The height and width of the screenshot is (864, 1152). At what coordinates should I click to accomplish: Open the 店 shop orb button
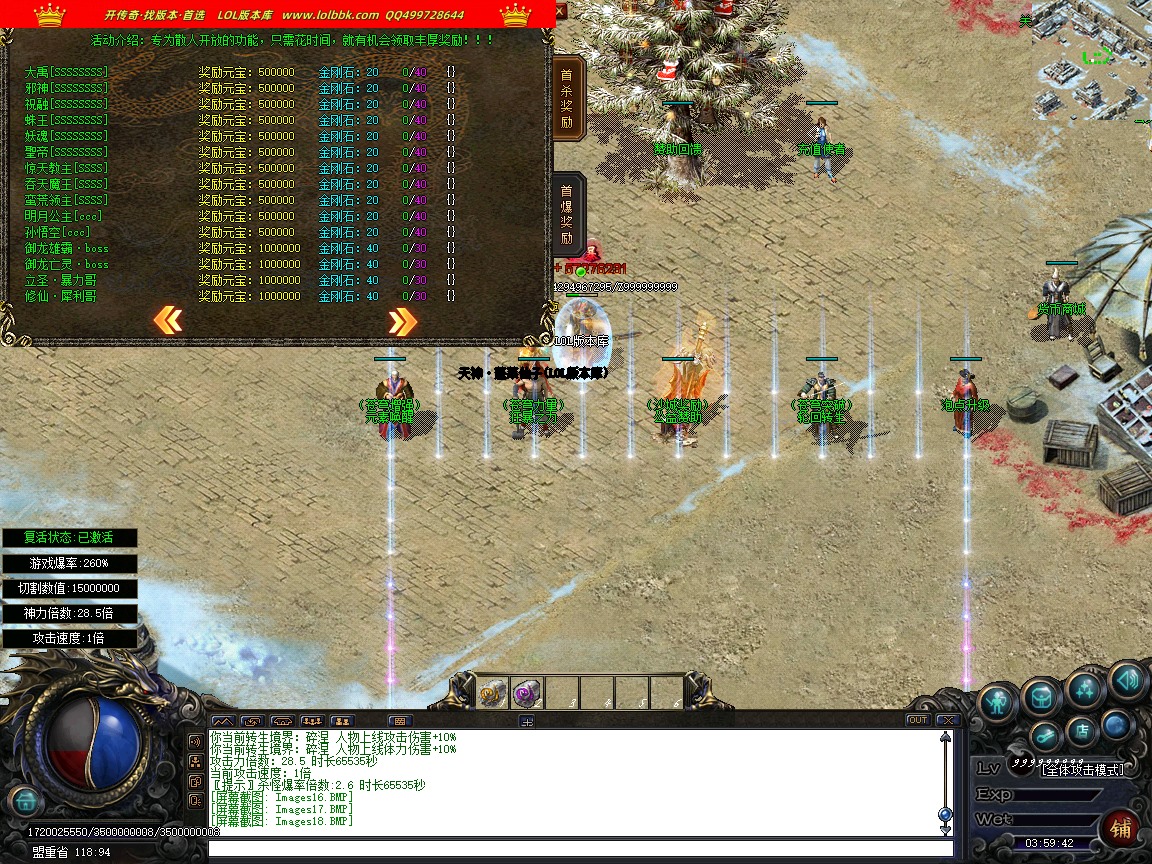[x=1081, y=731]
